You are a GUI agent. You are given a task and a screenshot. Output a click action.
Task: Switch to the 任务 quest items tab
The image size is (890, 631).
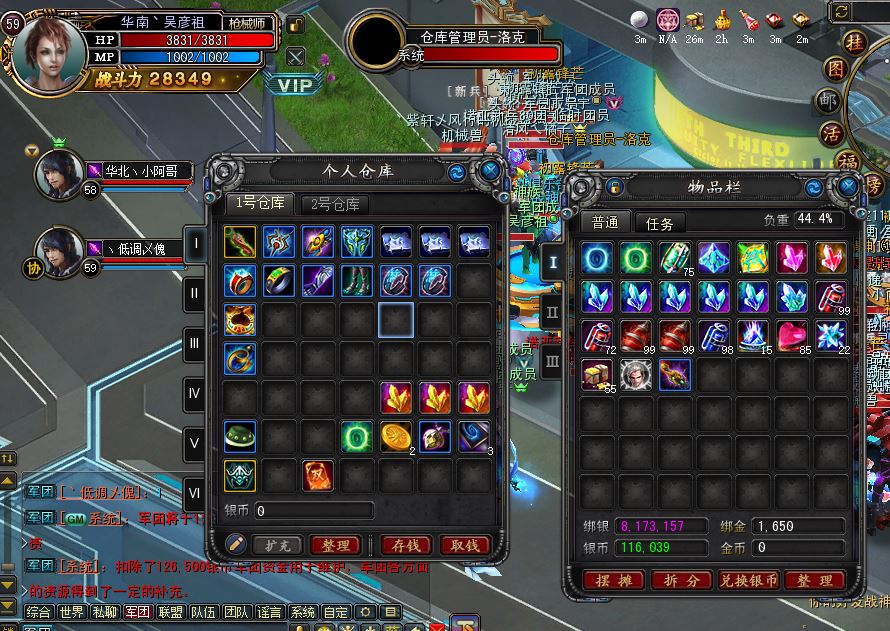[x=660, y=223]
